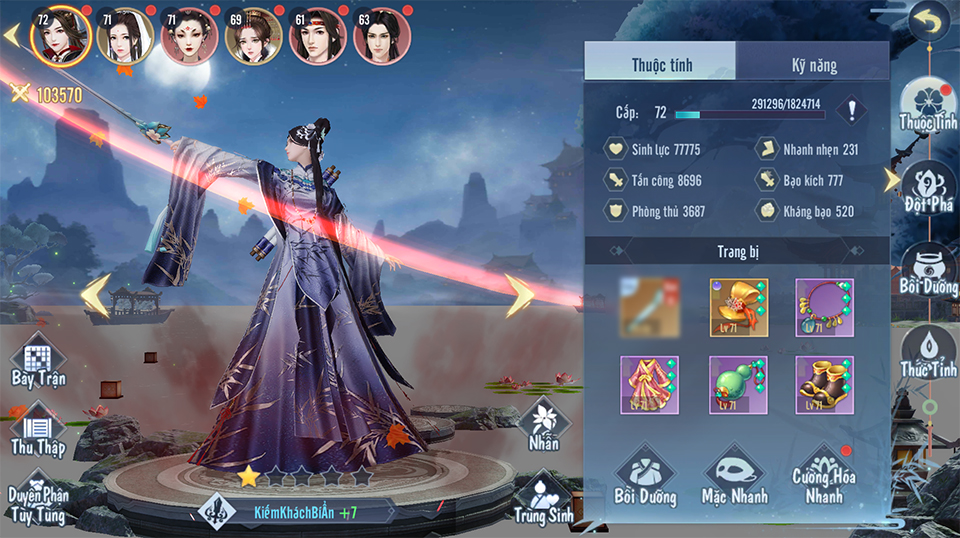Viewport: 960px width, 538px height.
Task: Select the Thuộc tính tab
Action: coord(661,65)
